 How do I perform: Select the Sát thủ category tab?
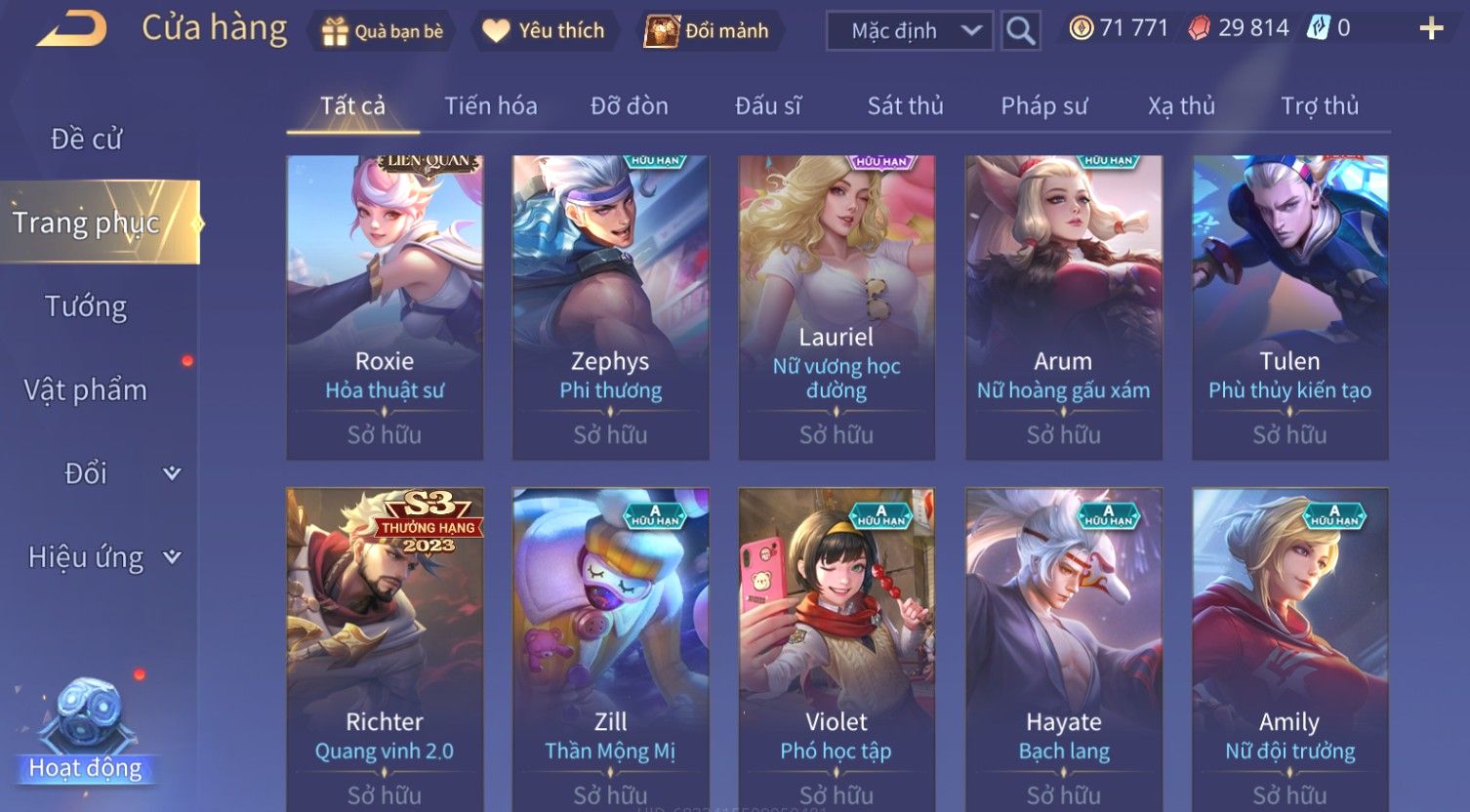point(905,105)
